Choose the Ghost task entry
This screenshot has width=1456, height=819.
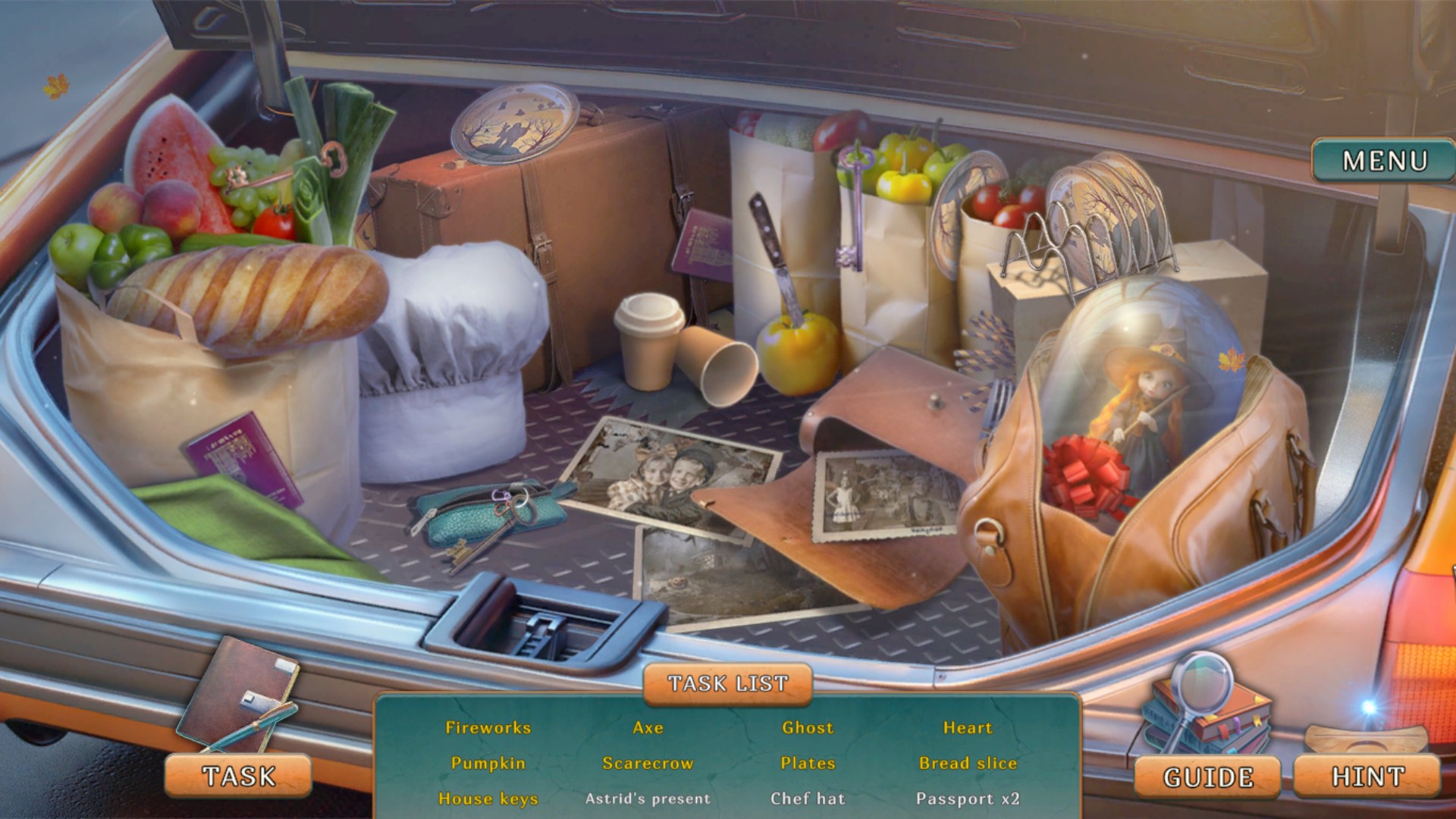coord(808,728)
